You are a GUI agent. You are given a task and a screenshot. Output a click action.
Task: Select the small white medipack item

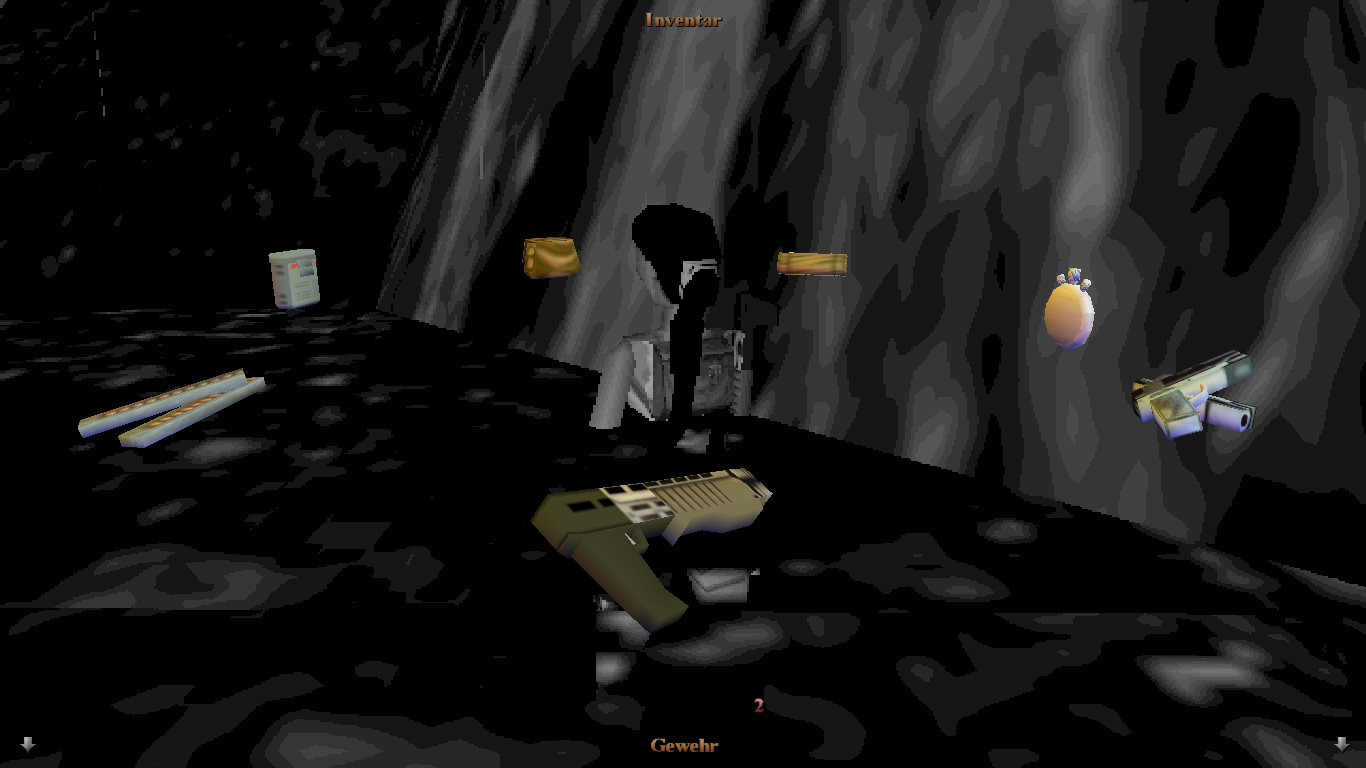pyautogui.click(x=294, y=277)
